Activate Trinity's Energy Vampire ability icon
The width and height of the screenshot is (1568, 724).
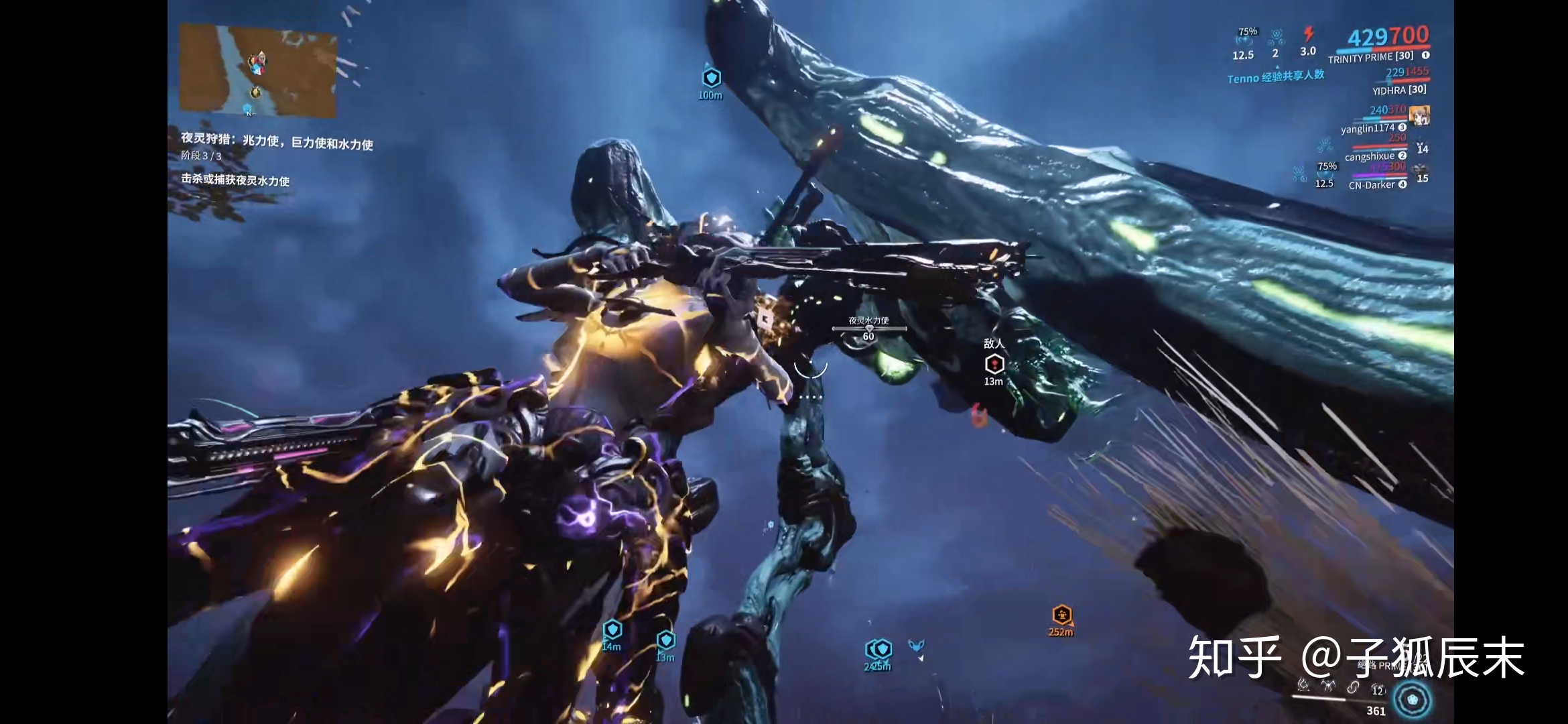click(1328, 684)
